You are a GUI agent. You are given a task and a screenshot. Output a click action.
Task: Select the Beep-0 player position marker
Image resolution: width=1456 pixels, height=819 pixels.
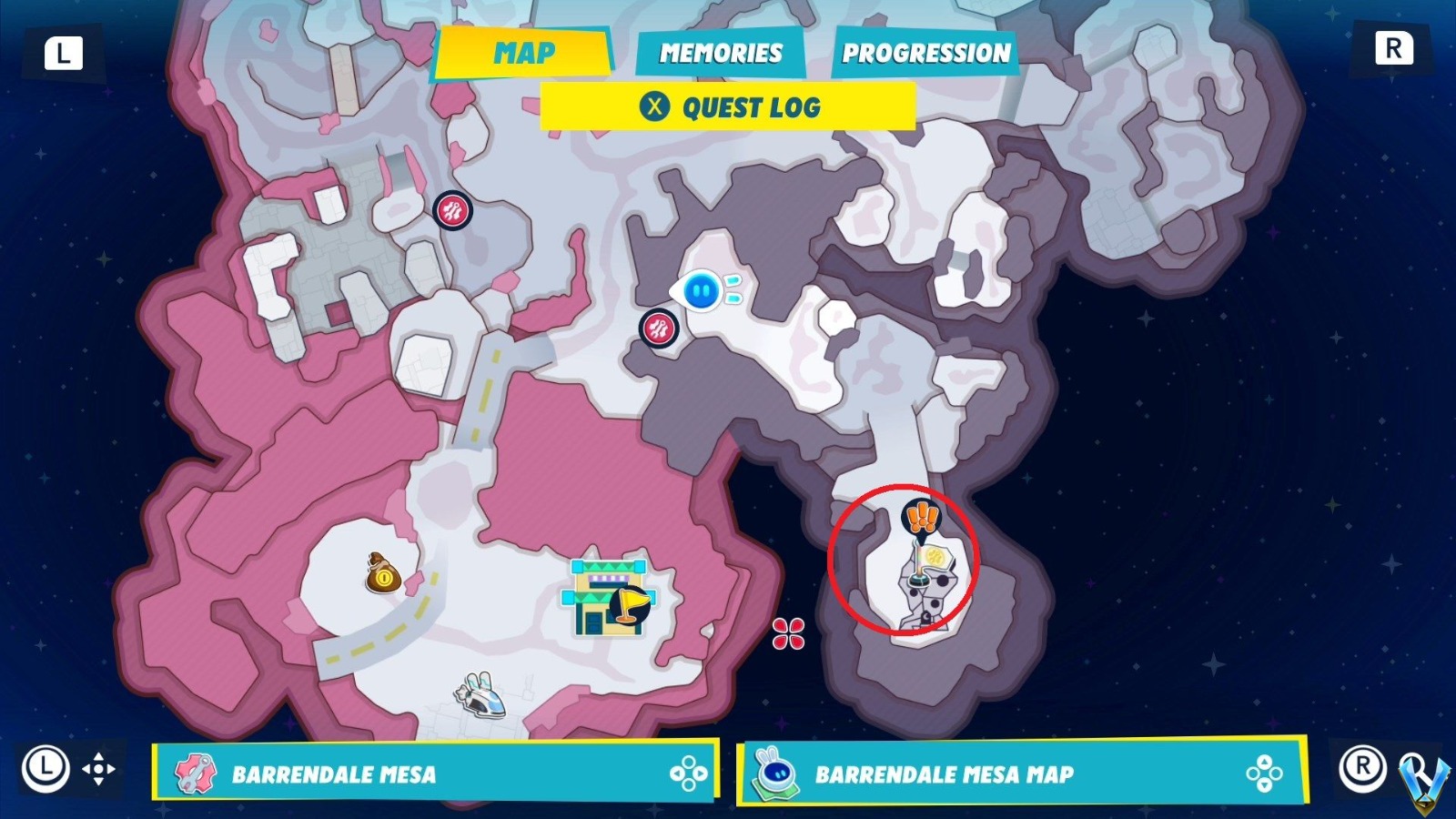pyautogui.click(x=700, y=289)
